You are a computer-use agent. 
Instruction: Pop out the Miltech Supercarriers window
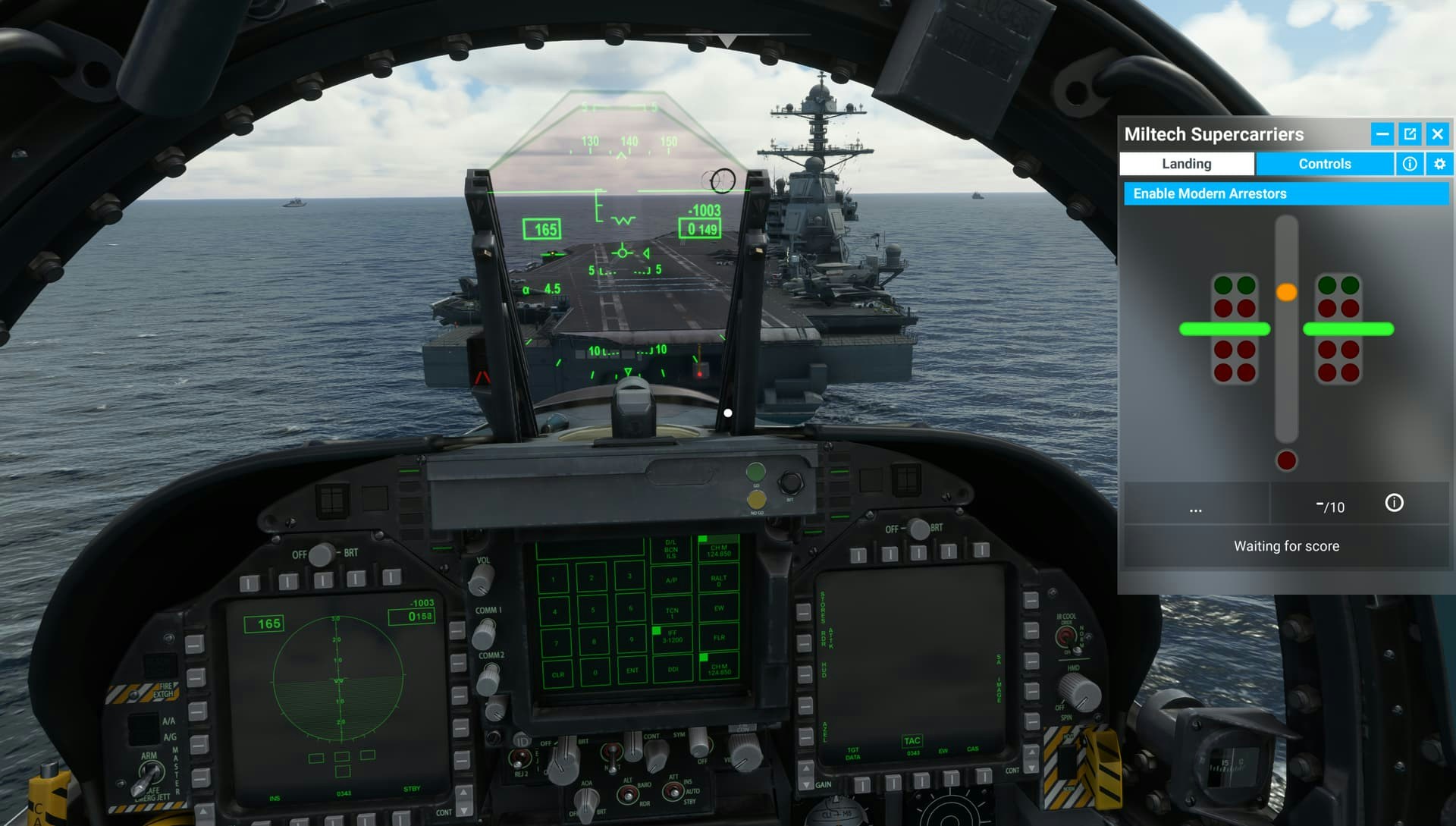(1410, 134)
